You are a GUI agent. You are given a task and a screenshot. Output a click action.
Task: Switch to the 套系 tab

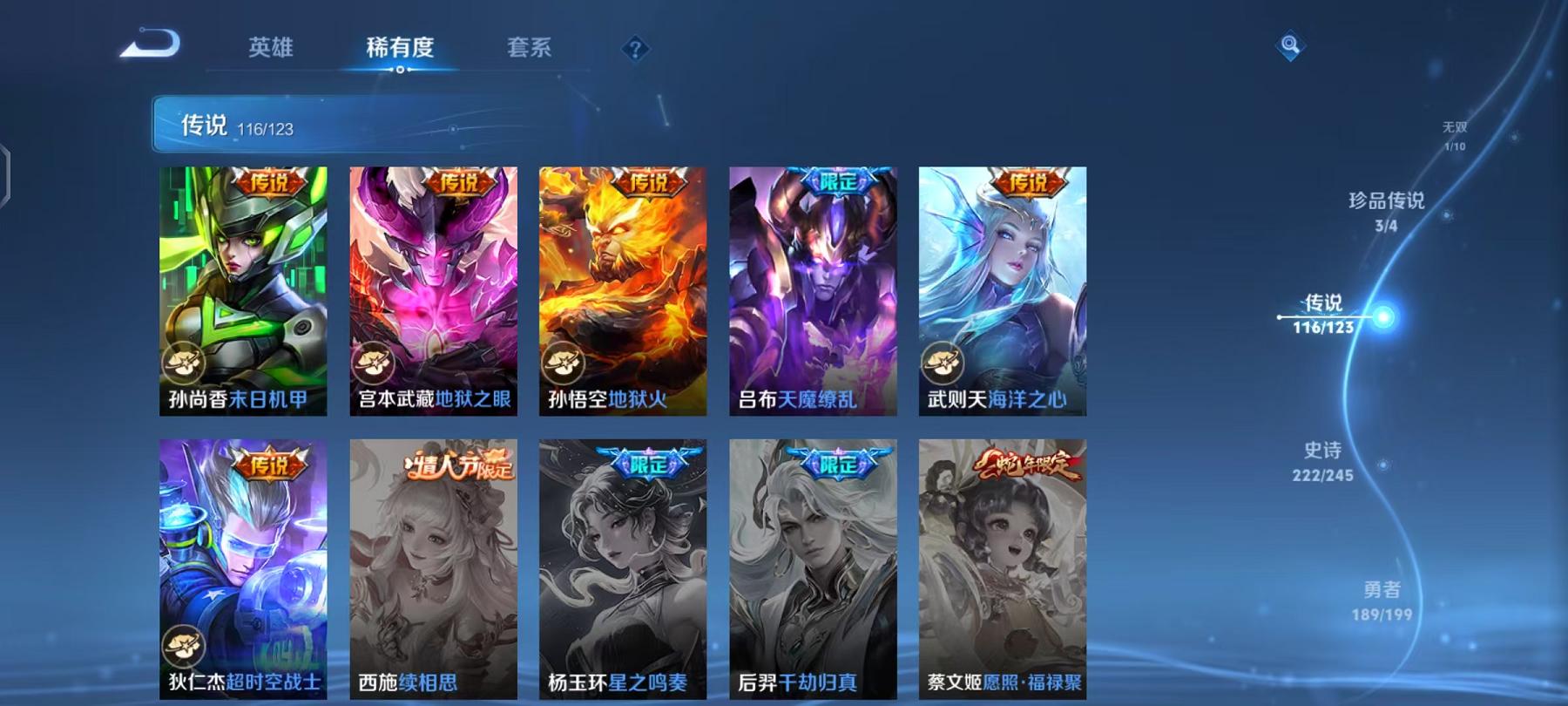coord(530,50)
